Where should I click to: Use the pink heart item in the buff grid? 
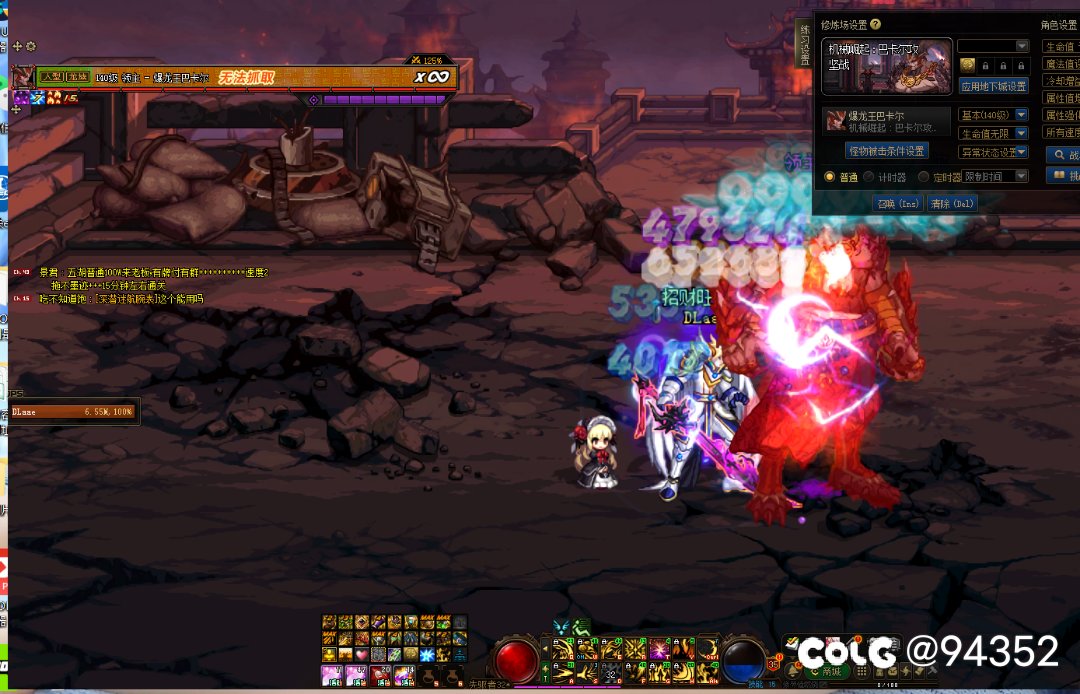point(361,653)
